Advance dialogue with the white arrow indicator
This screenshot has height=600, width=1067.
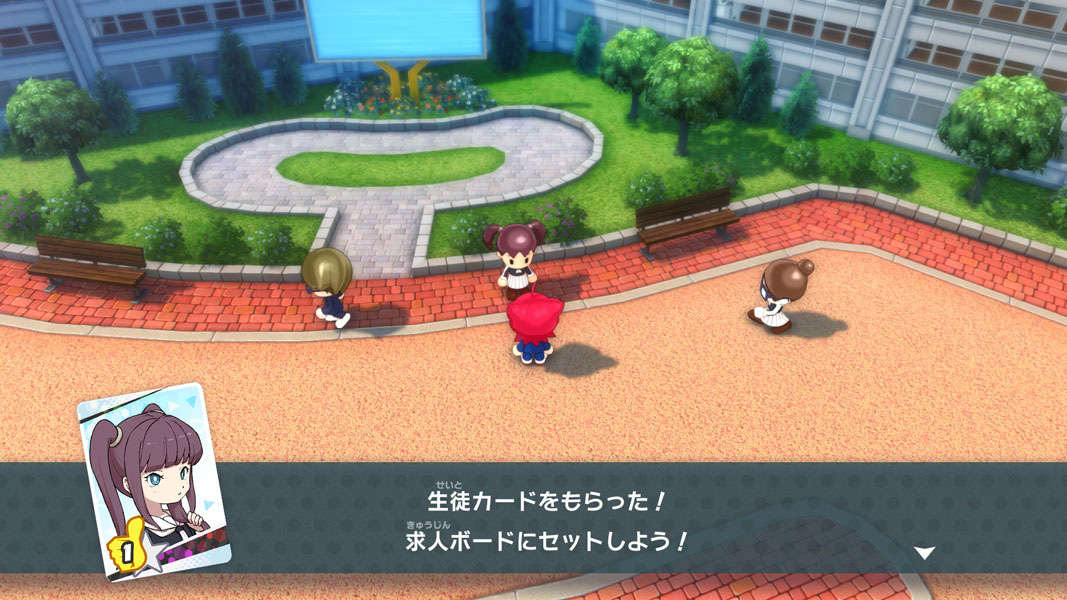(925, 552)
